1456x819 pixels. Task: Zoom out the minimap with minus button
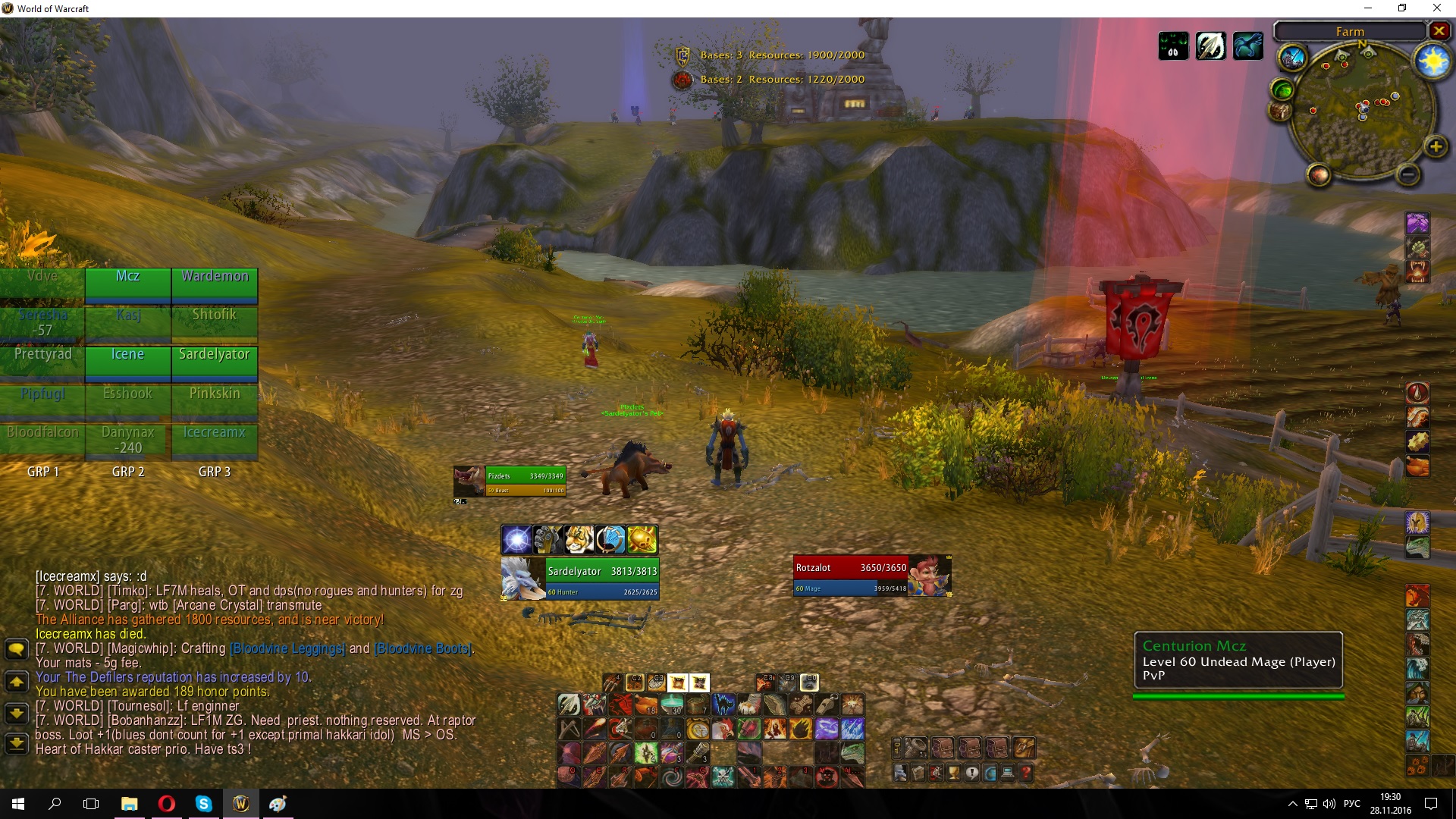pos(1407,174)
